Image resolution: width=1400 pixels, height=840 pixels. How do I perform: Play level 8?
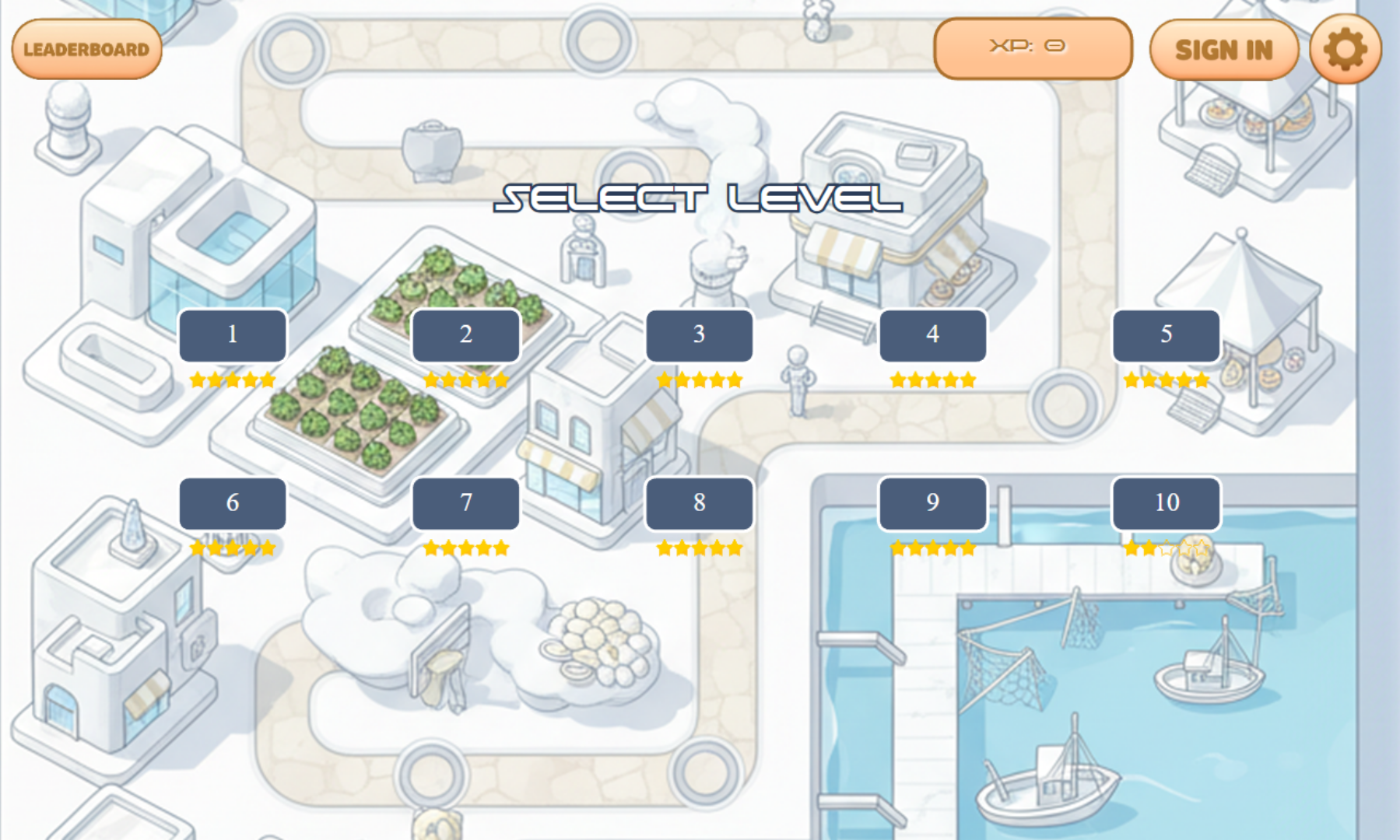click(x=698, y=503)
